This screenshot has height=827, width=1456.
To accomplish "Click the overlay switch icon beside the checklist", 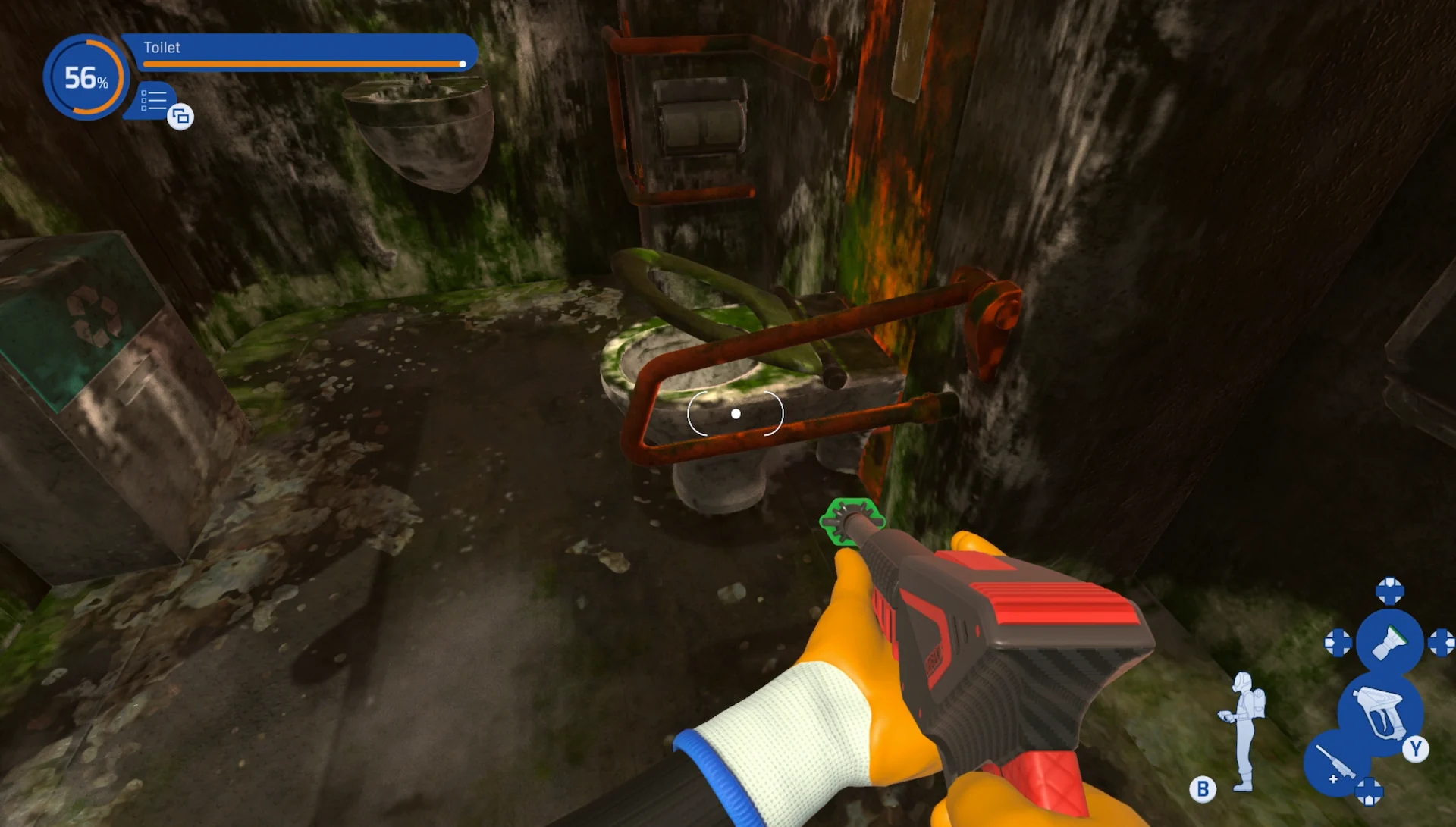I will [180, 117].
